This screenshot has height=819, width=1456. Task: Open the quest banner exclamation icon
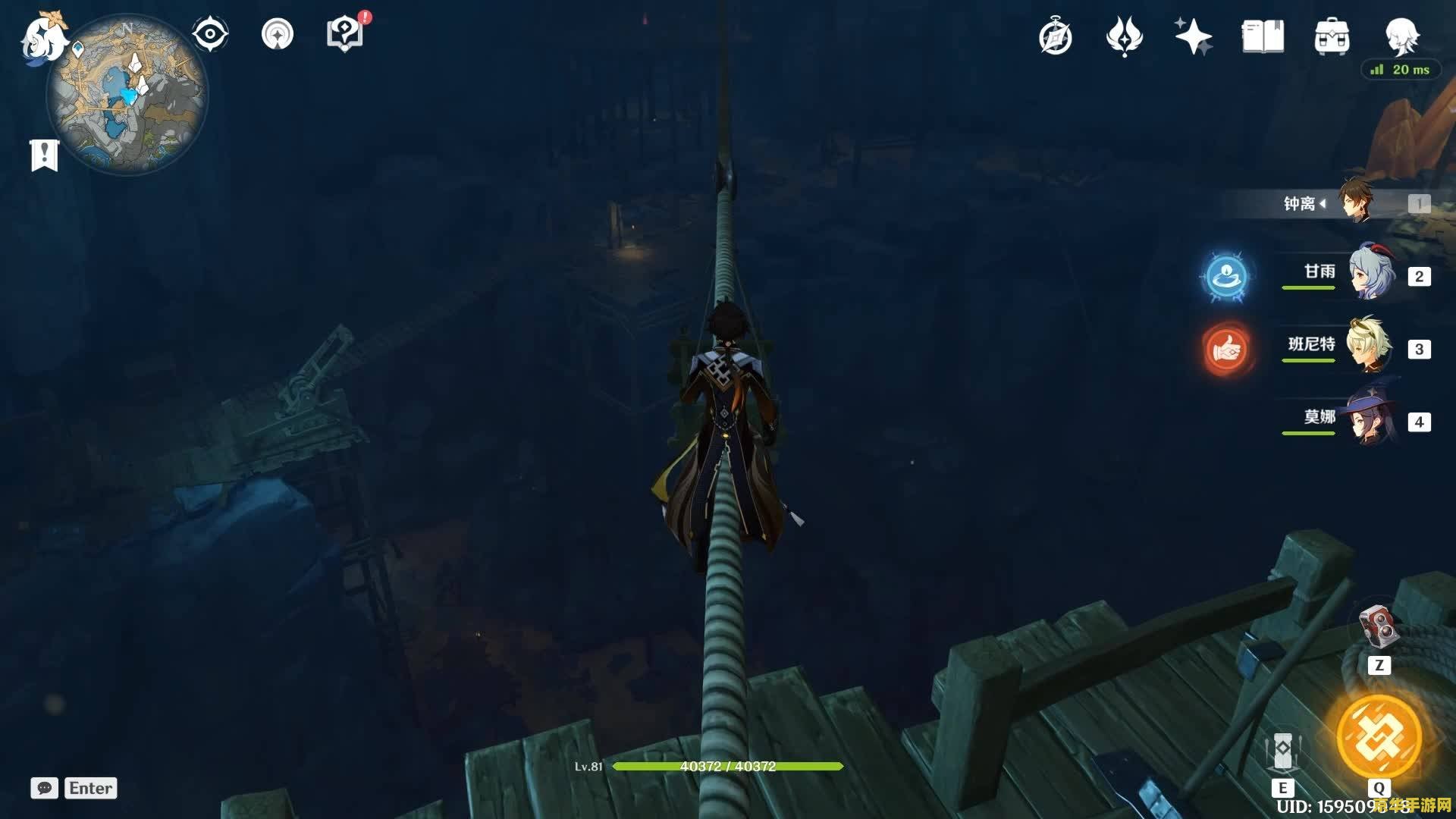point(44,155)
